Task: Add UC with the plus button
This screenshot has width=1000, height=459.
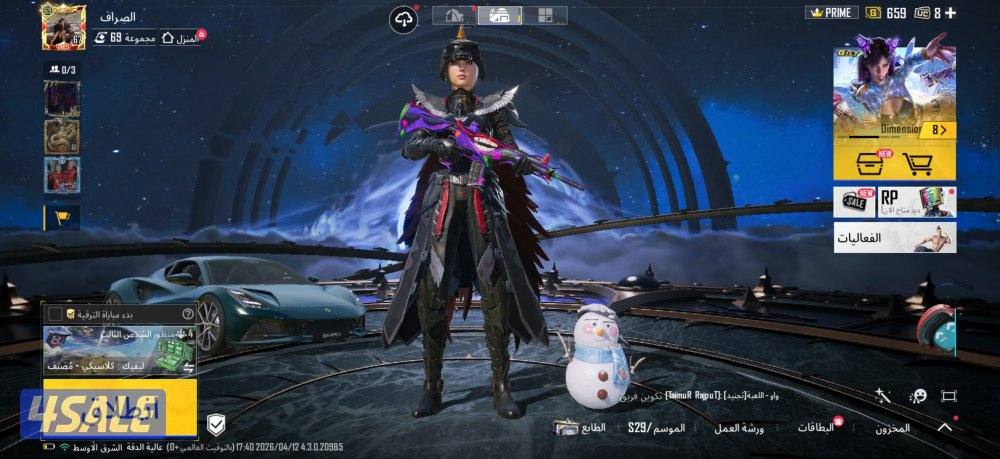Action: (x=950, y=13)
